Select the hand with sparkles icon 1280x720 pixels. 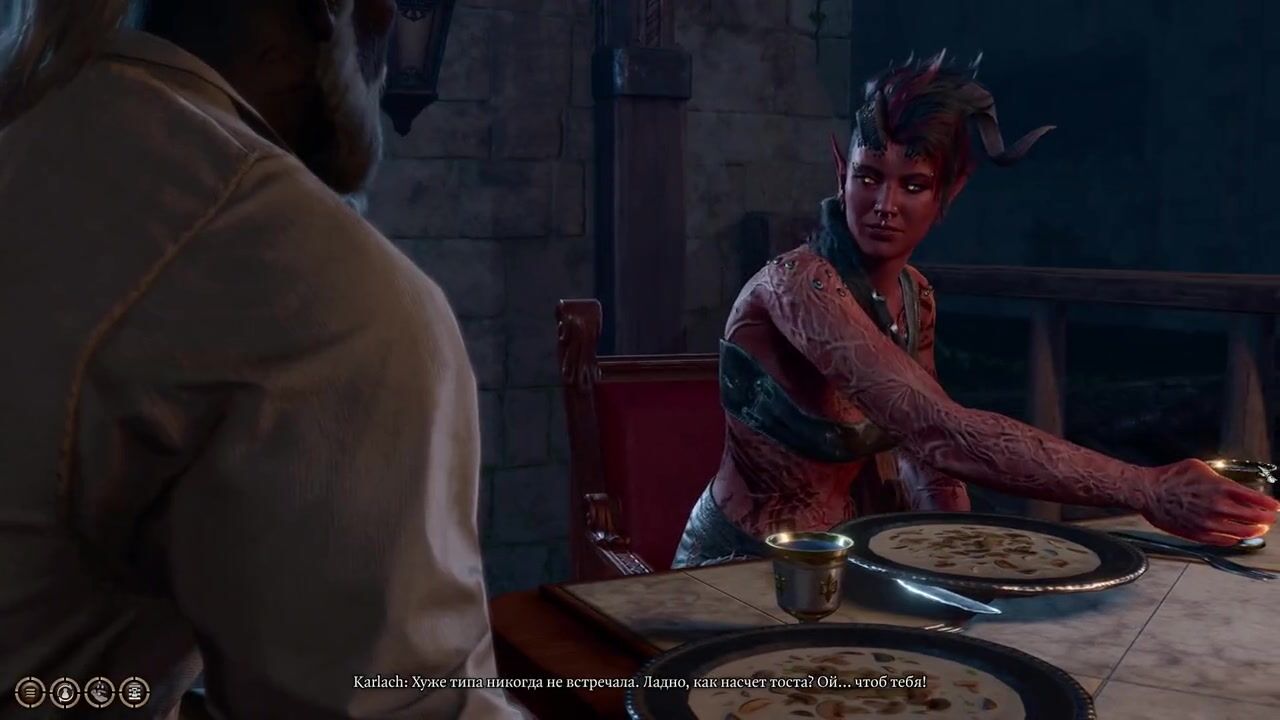tap(100, 692)
